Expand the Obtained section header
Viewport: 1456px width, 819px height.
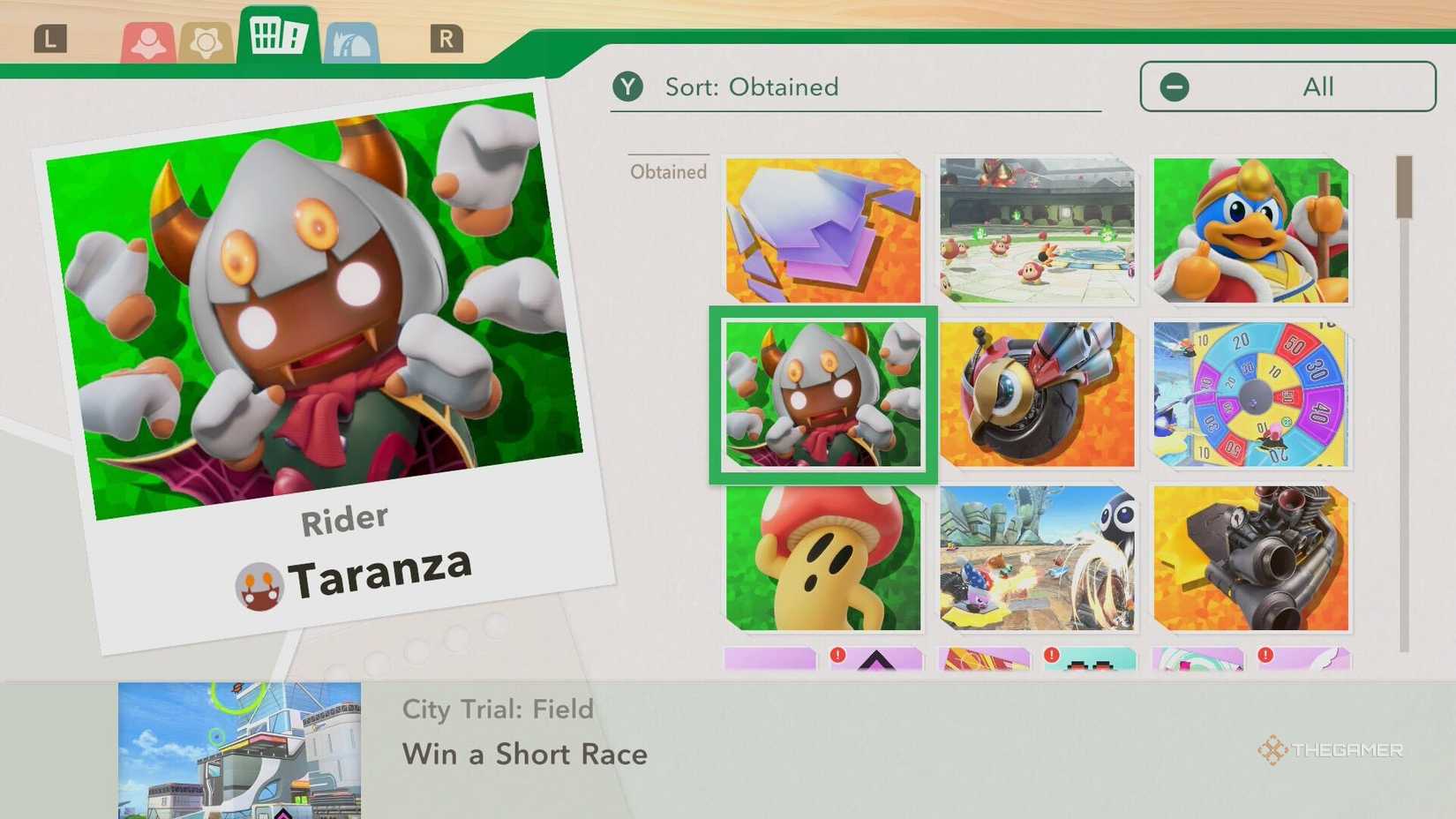[668, 171]
